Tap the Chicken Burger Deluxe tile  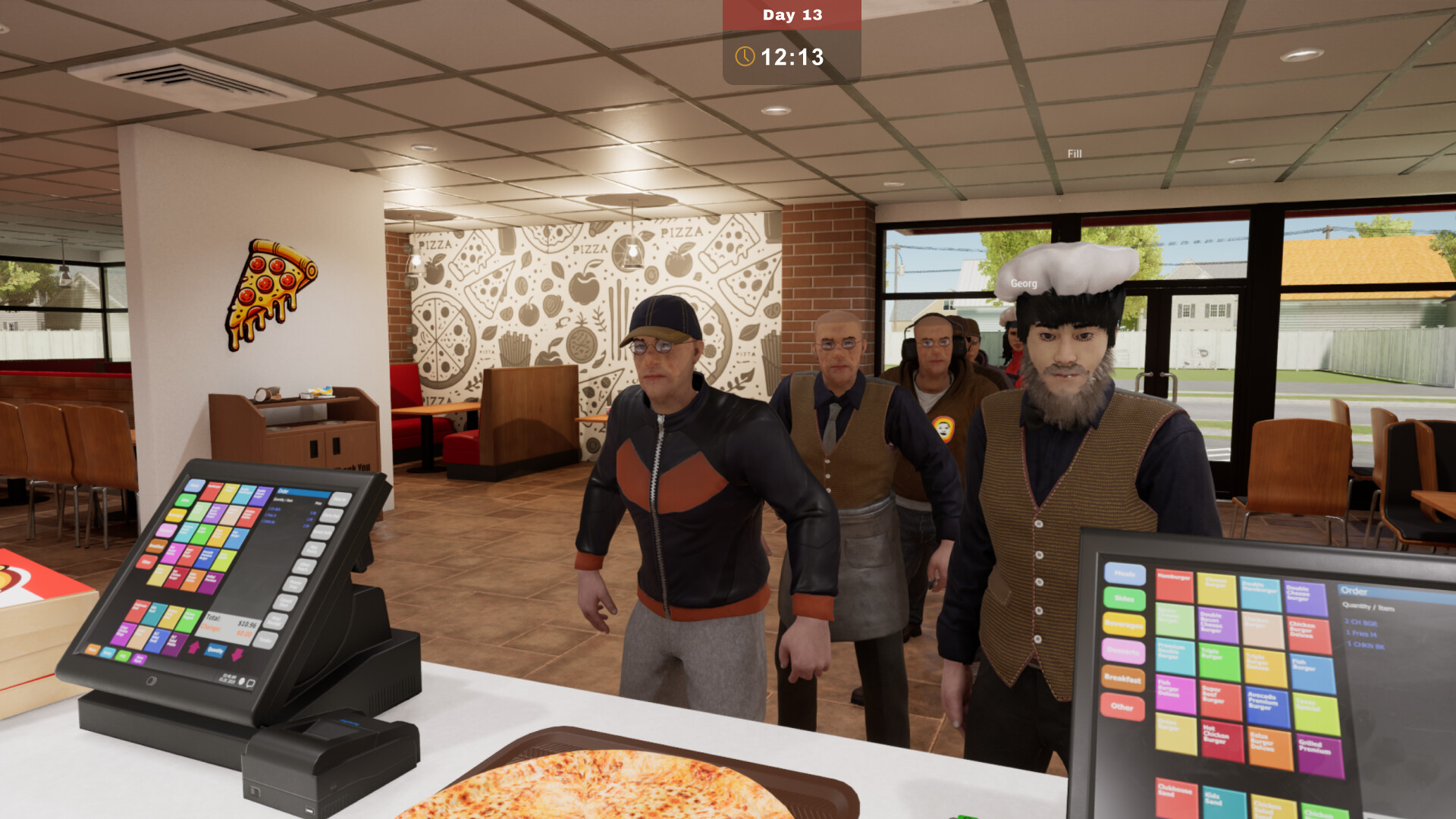coord(1303,629)
